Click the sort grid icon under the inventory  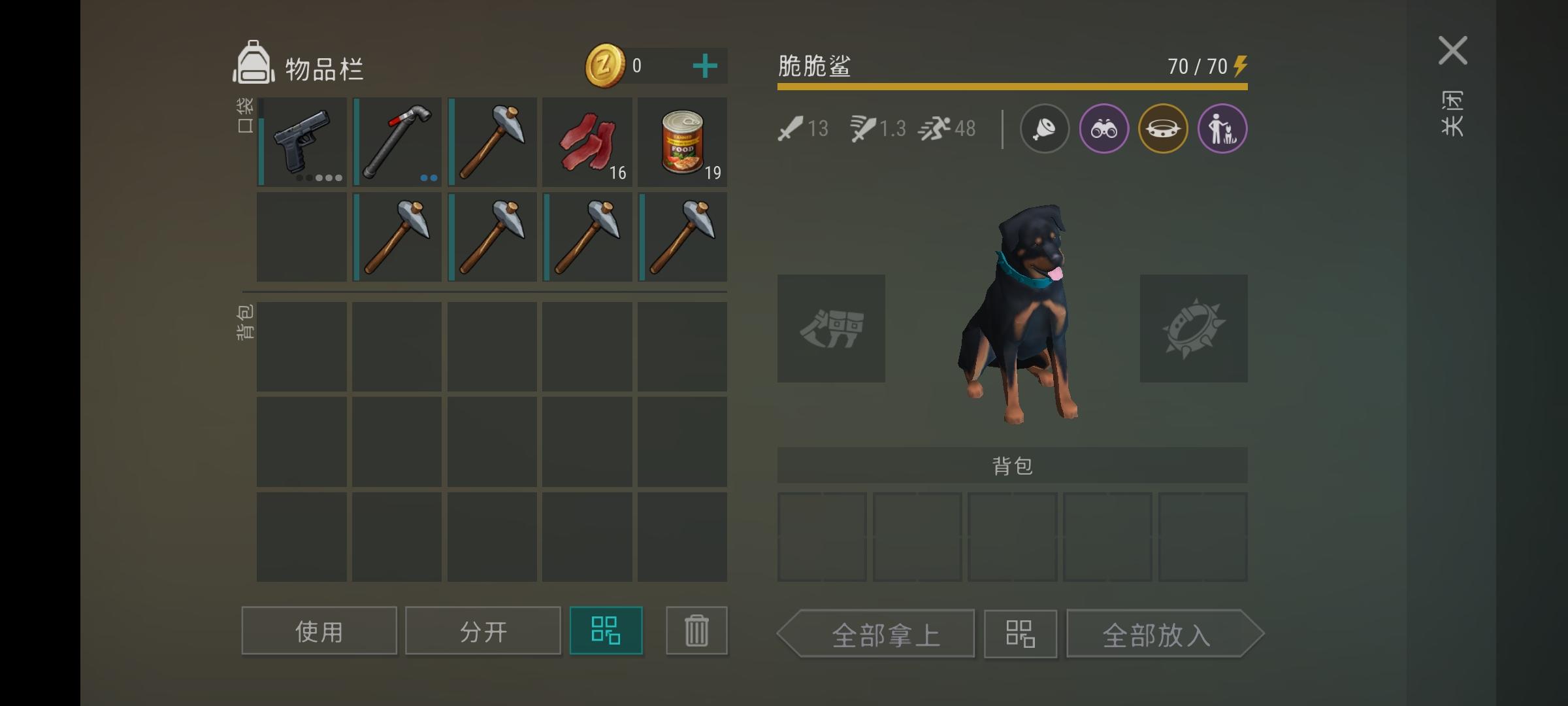(606, 630)
